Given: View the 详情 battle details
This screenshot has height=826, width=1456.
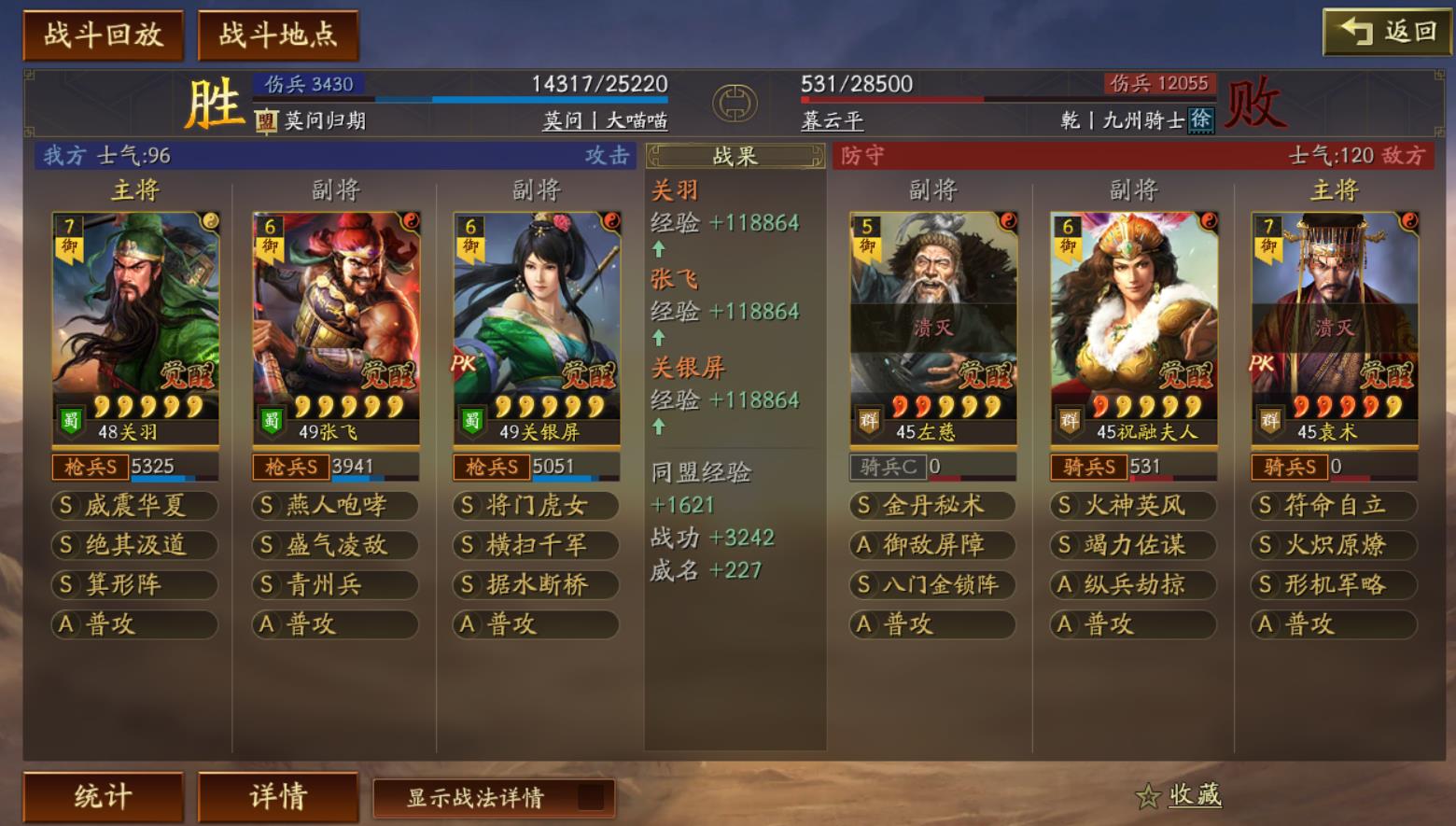Looking at the screenshot, I should click(x=277, y=796).
